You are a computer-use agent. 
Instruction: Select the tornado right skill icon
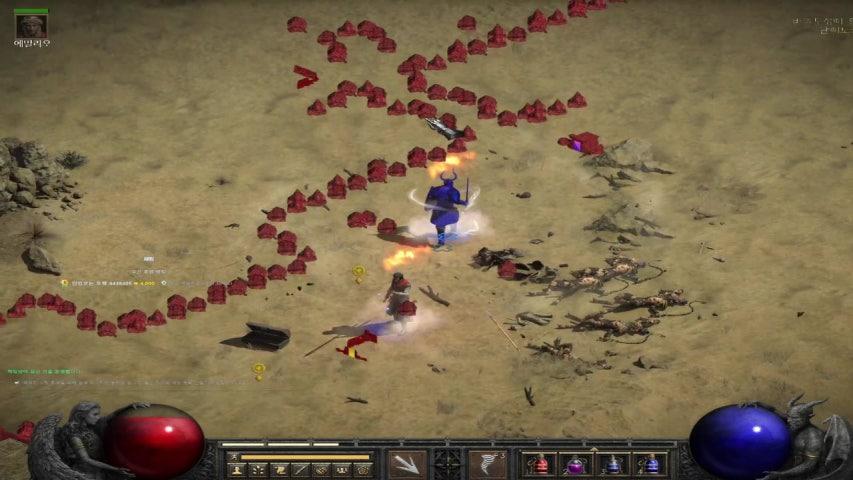(487, 464)
